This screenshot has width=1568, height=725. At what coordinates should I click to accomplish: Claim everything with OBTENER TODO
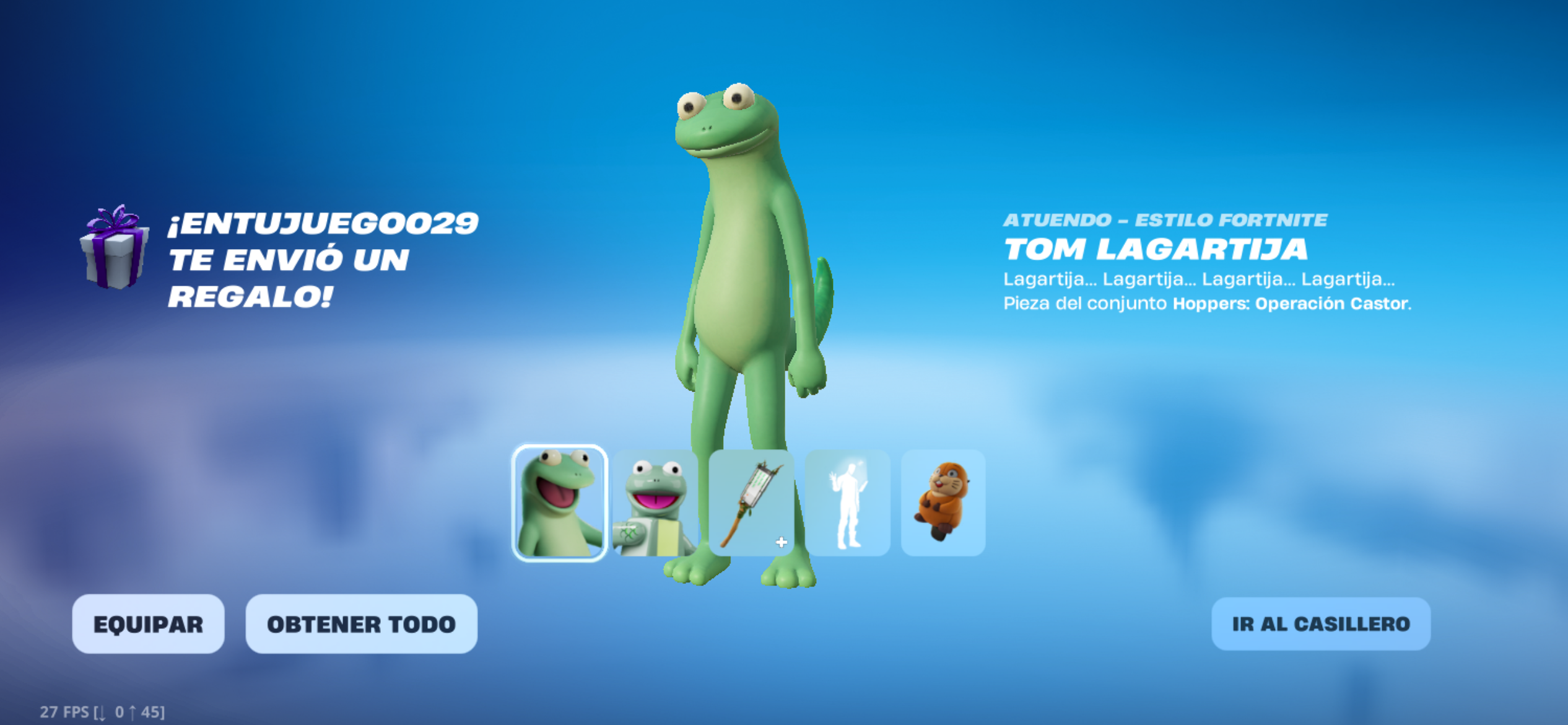[x=361, y=624]
